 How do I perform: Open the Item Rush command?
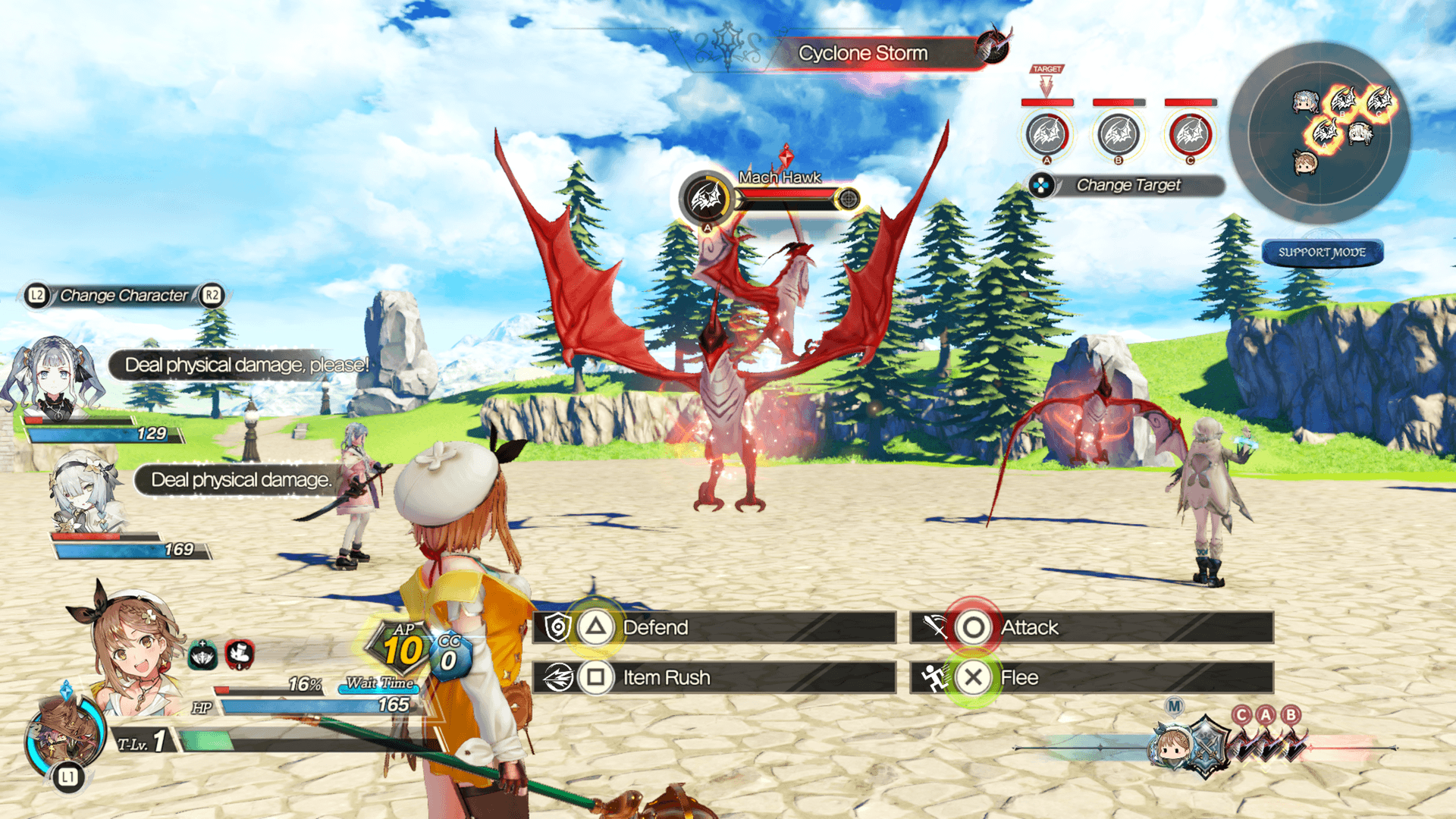tap(713, 677)
